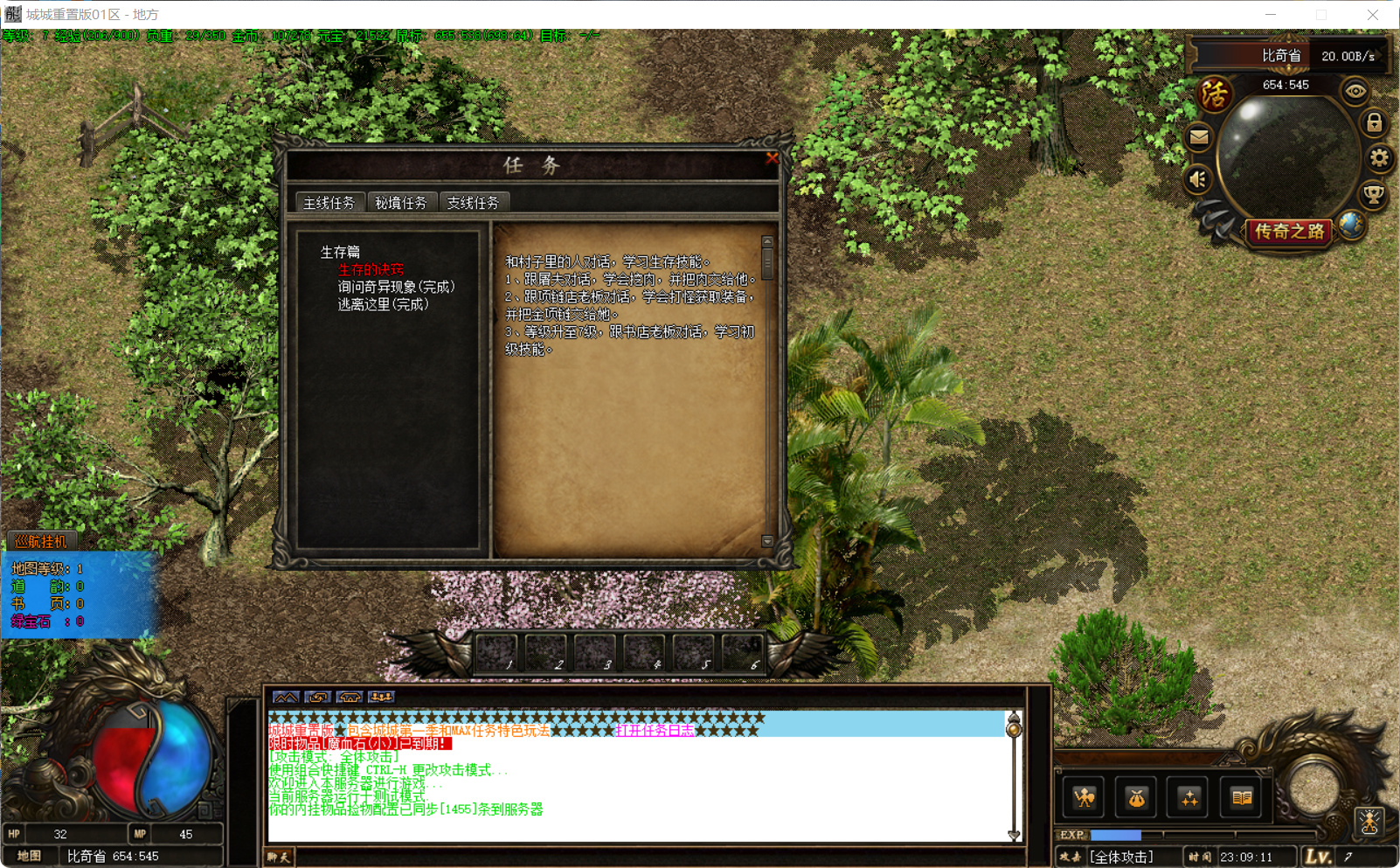This screenshot has width=1400, height=868.
Task: Click the quest description scrollbar
Action: [768, 261]
